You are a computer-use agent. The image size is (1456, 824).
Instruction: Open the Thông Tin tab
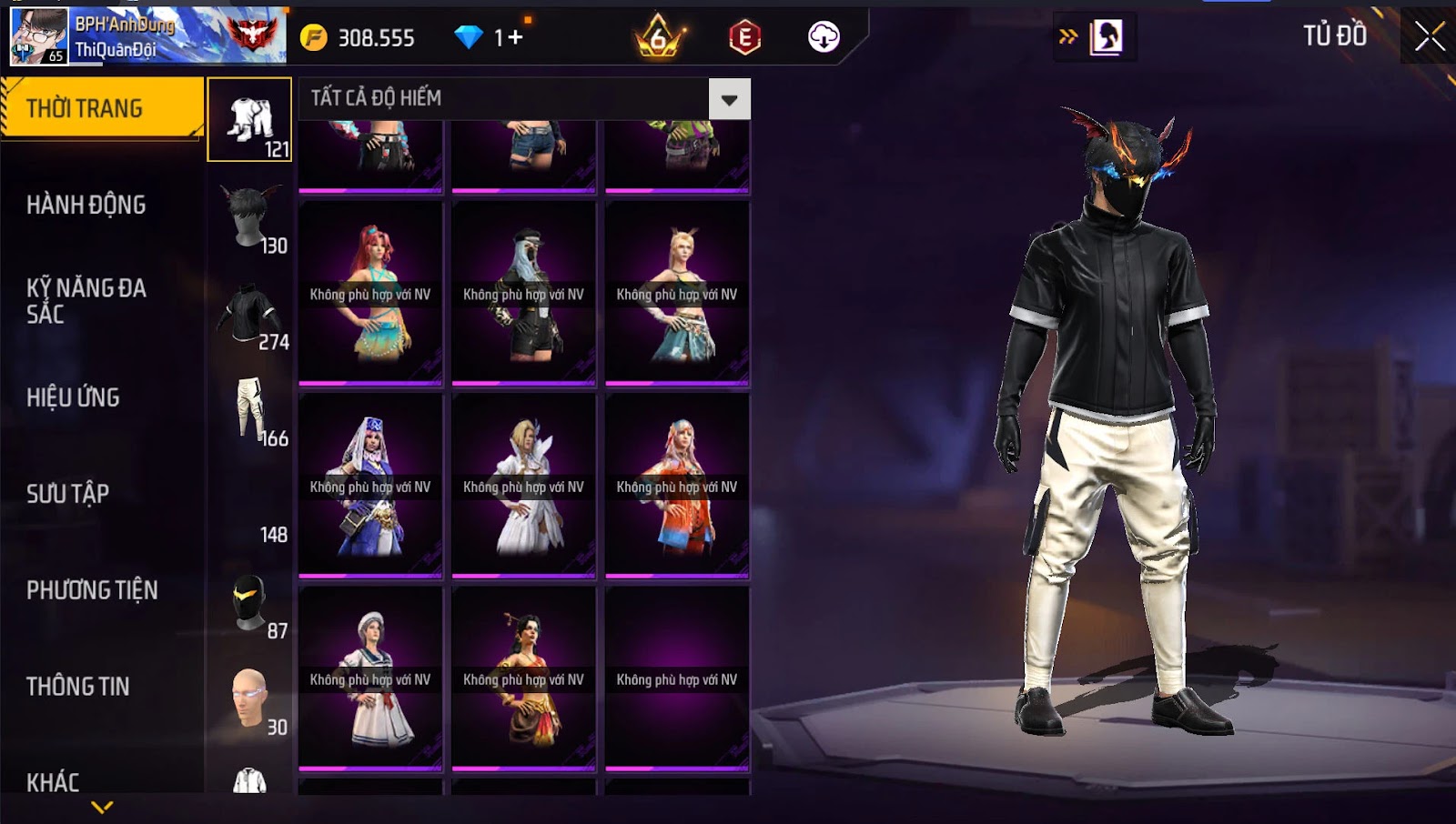click(x=78, y=687)
